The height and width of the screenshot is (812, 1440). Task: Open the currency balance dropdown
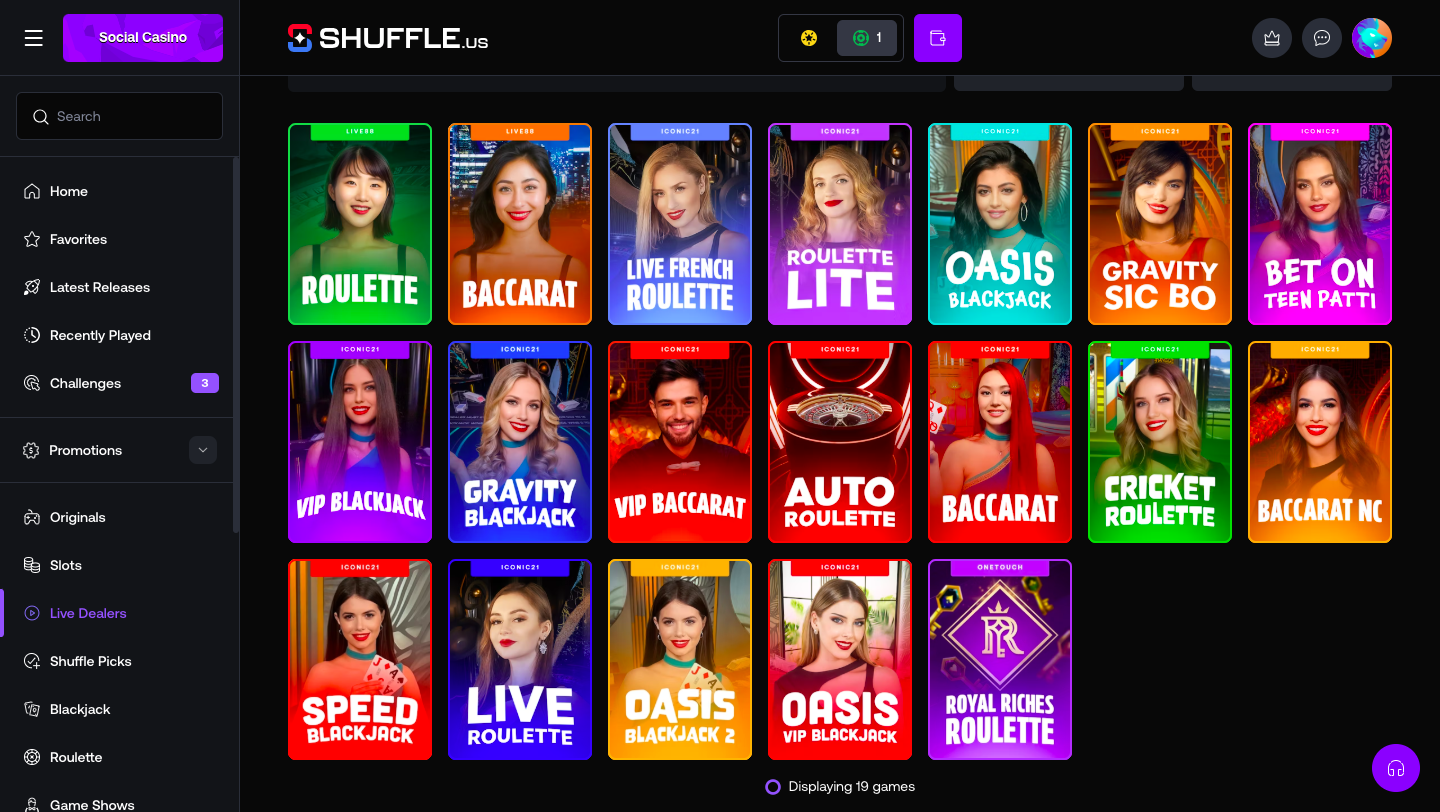point(840,37)
